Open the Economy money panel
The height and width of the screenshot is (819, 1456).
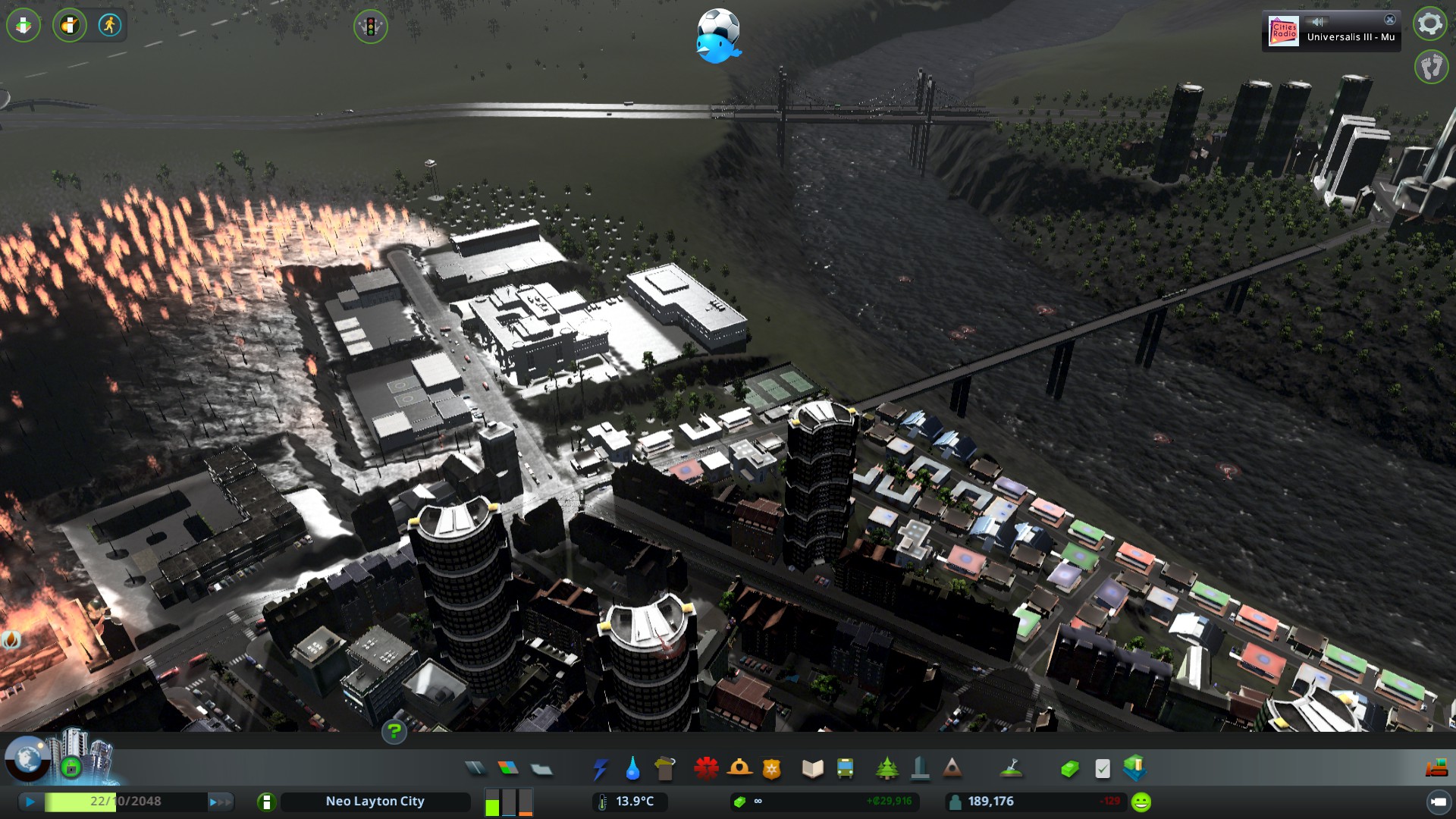pos(1070,769)
